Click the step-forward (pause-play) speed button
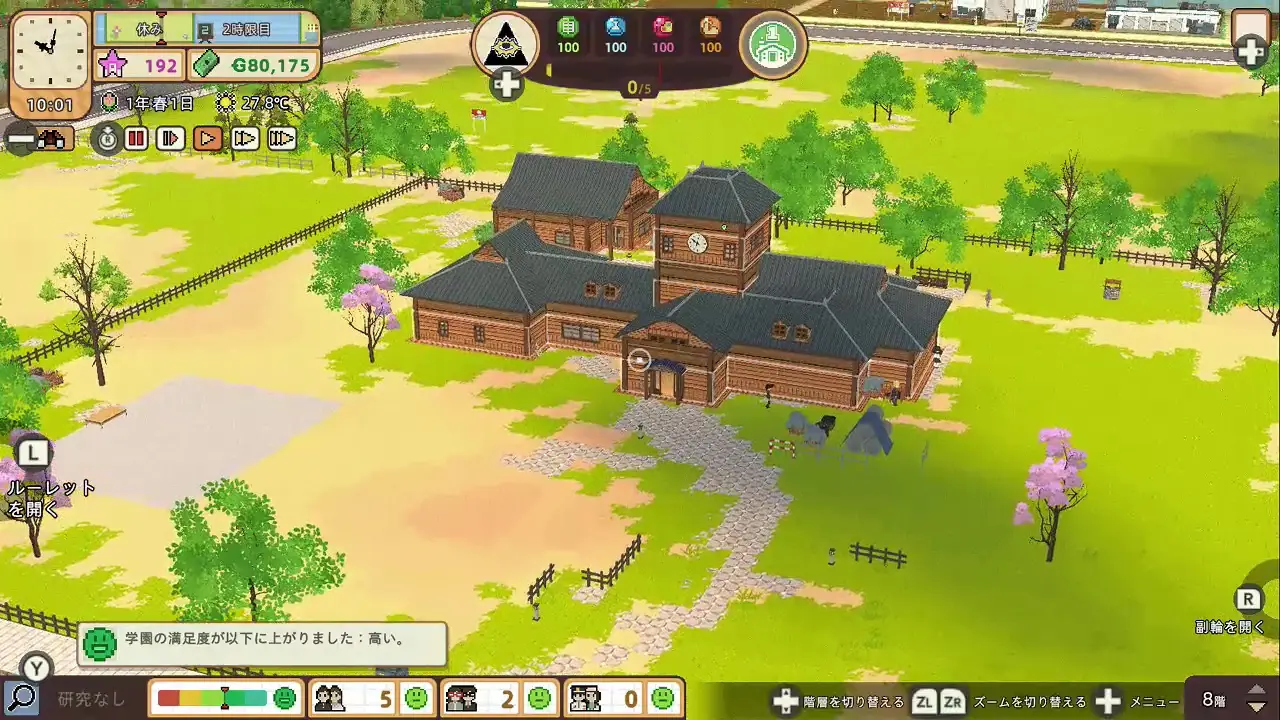The height and width of the screenshot is (720, 1280). pos(171,139)
